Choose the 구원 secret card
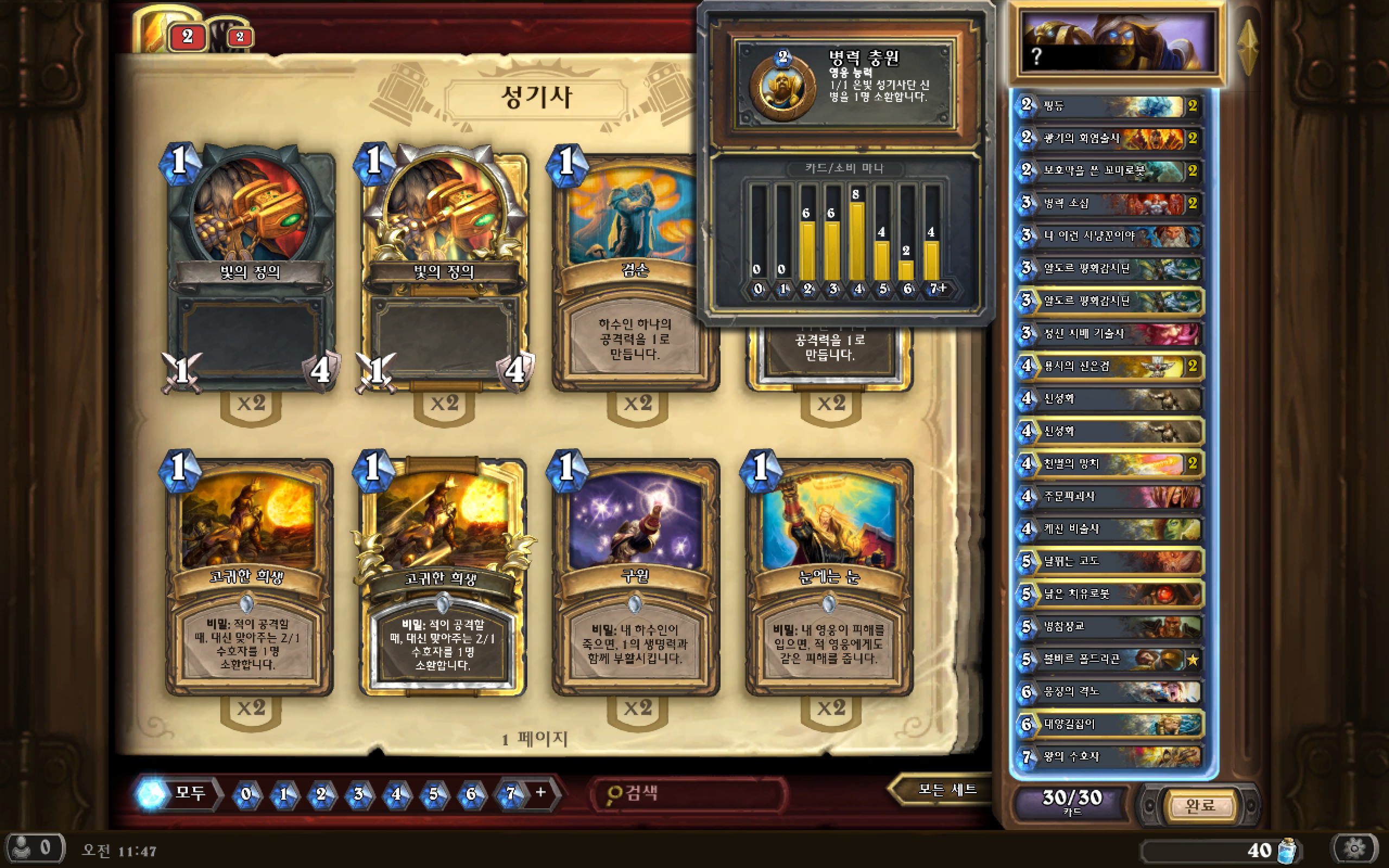Screen dimensions: 1389x868 635,577
